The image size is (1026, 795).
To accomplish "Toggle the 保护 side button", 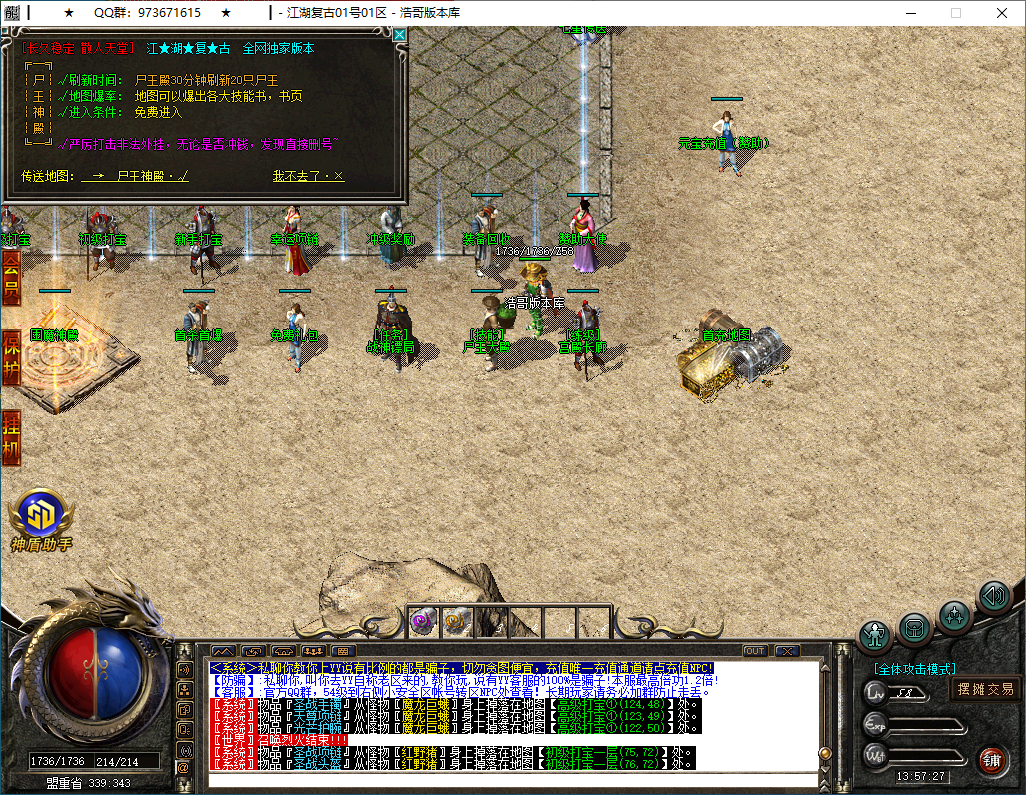I will (x=11, y=356).
